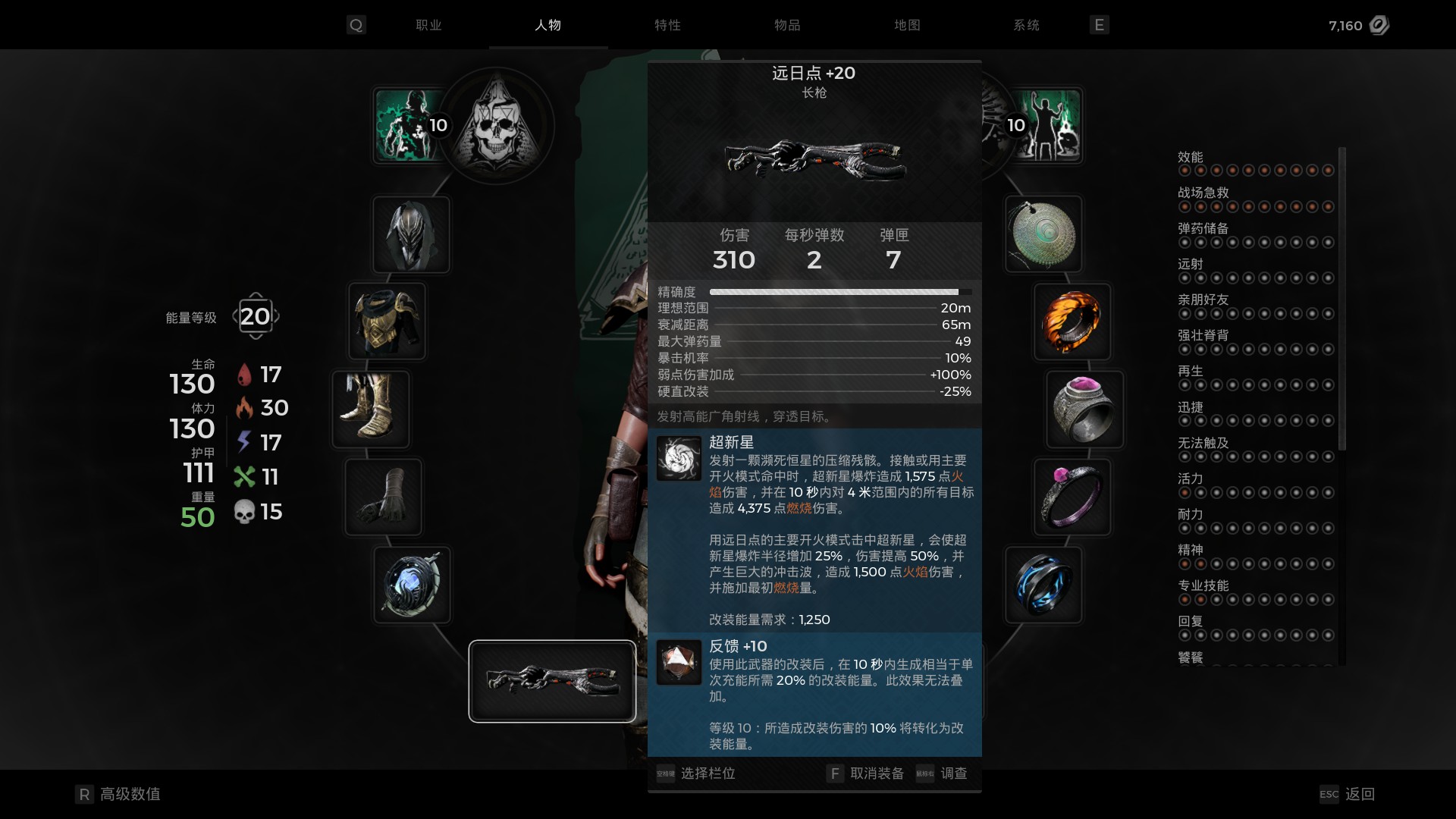Click 返回 to go back
The image size is (1456, 819).
point(1359,794)
